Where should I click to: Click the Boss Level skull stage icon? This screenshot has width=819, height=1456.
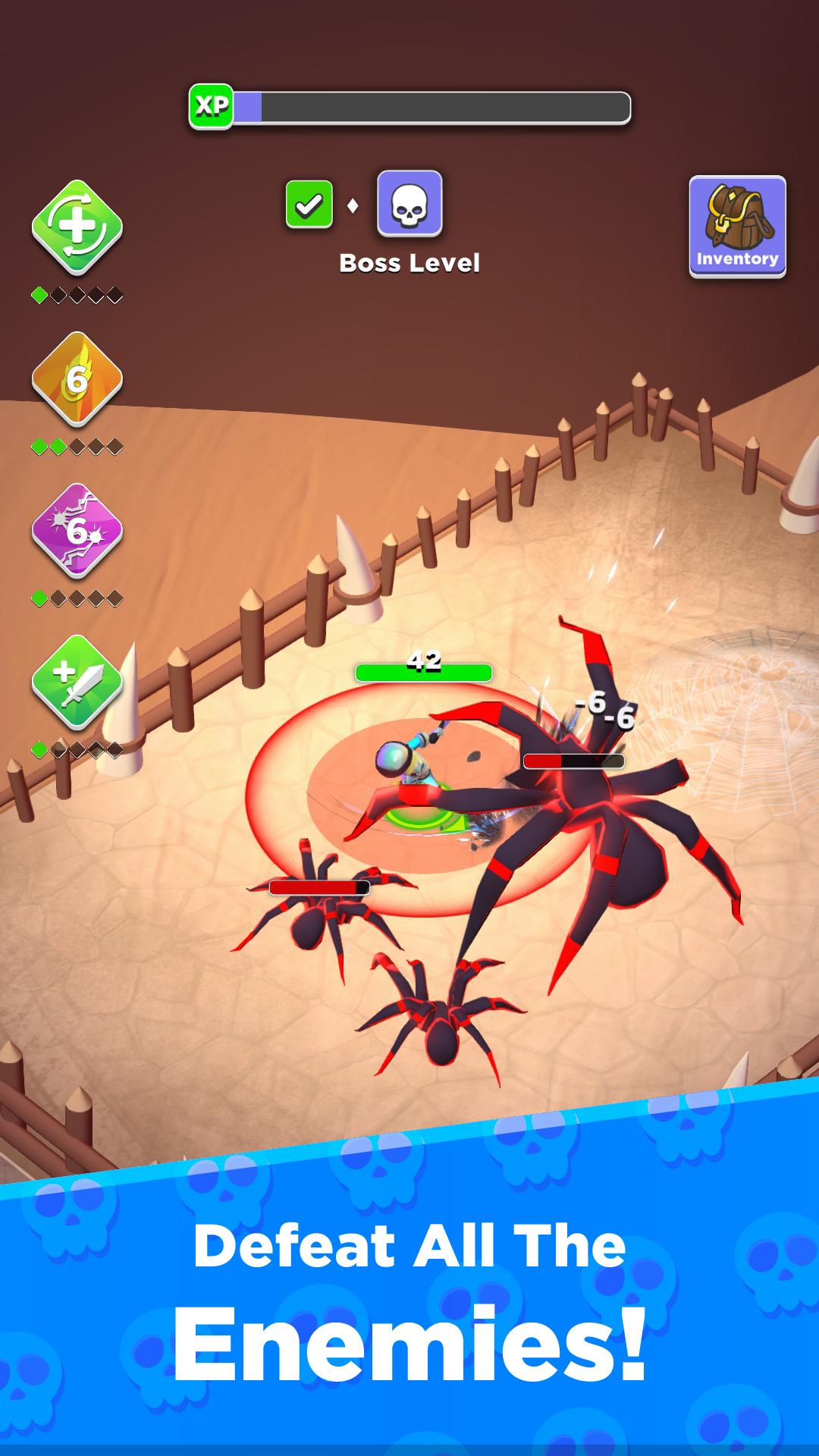point(409,204)
